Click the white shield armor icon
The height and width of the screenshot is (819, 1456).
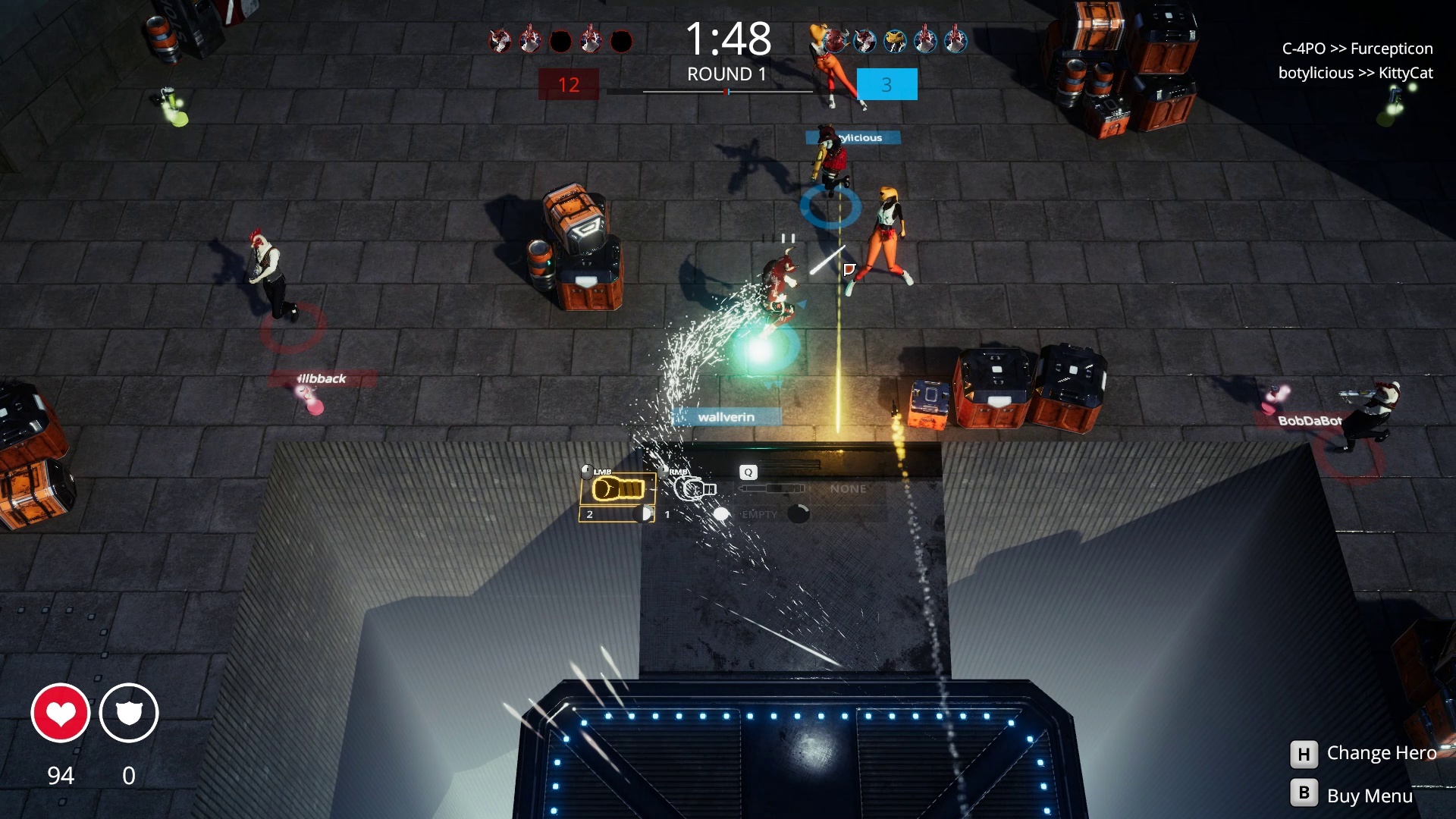129,713
